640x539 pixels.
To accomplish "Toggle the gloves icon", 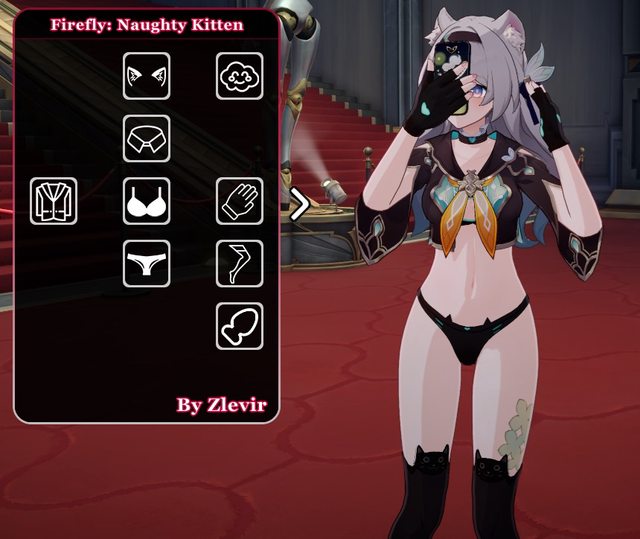I will 240,201.
